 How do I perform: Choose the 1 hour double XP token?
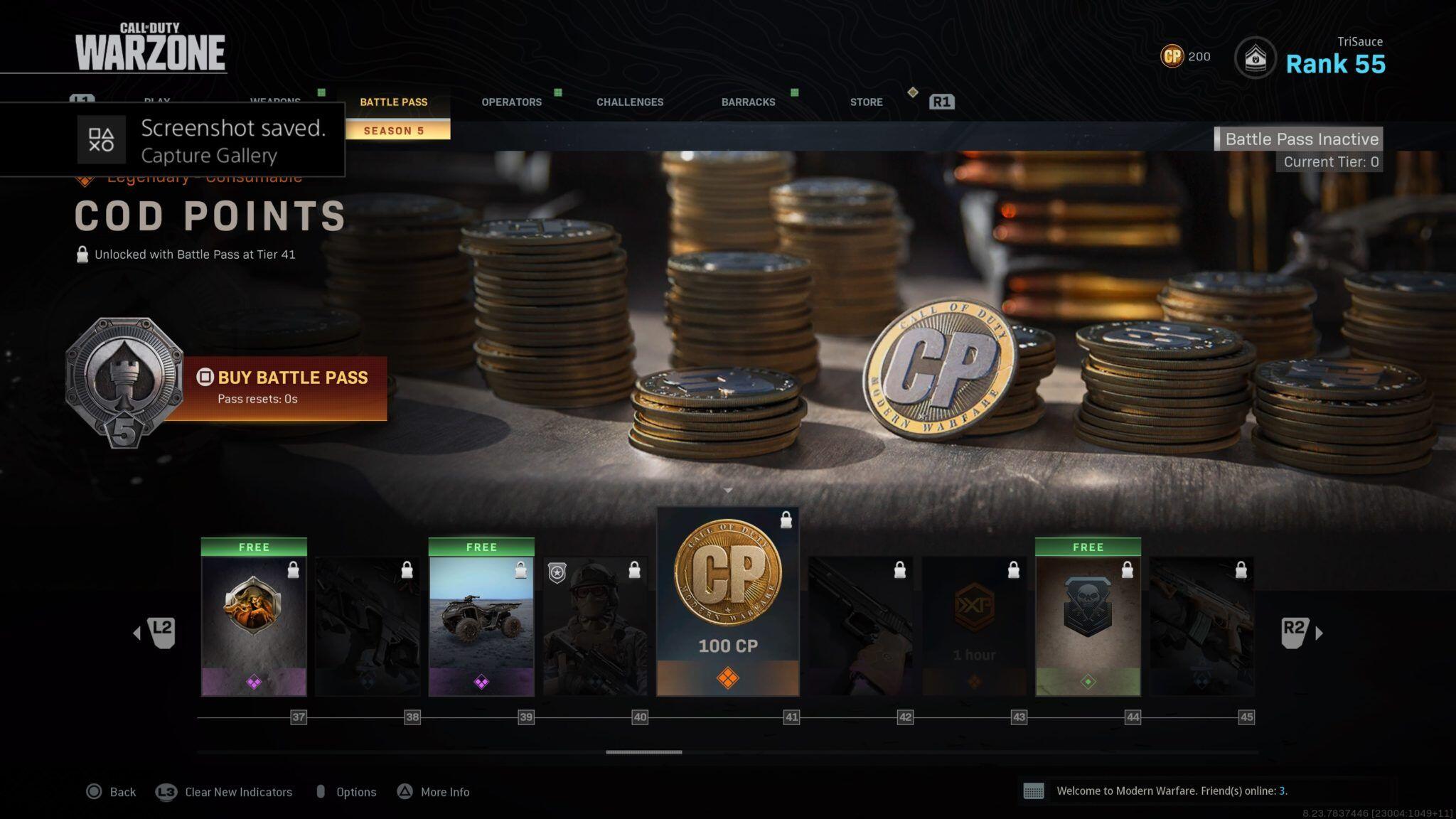tap(974, 626)
